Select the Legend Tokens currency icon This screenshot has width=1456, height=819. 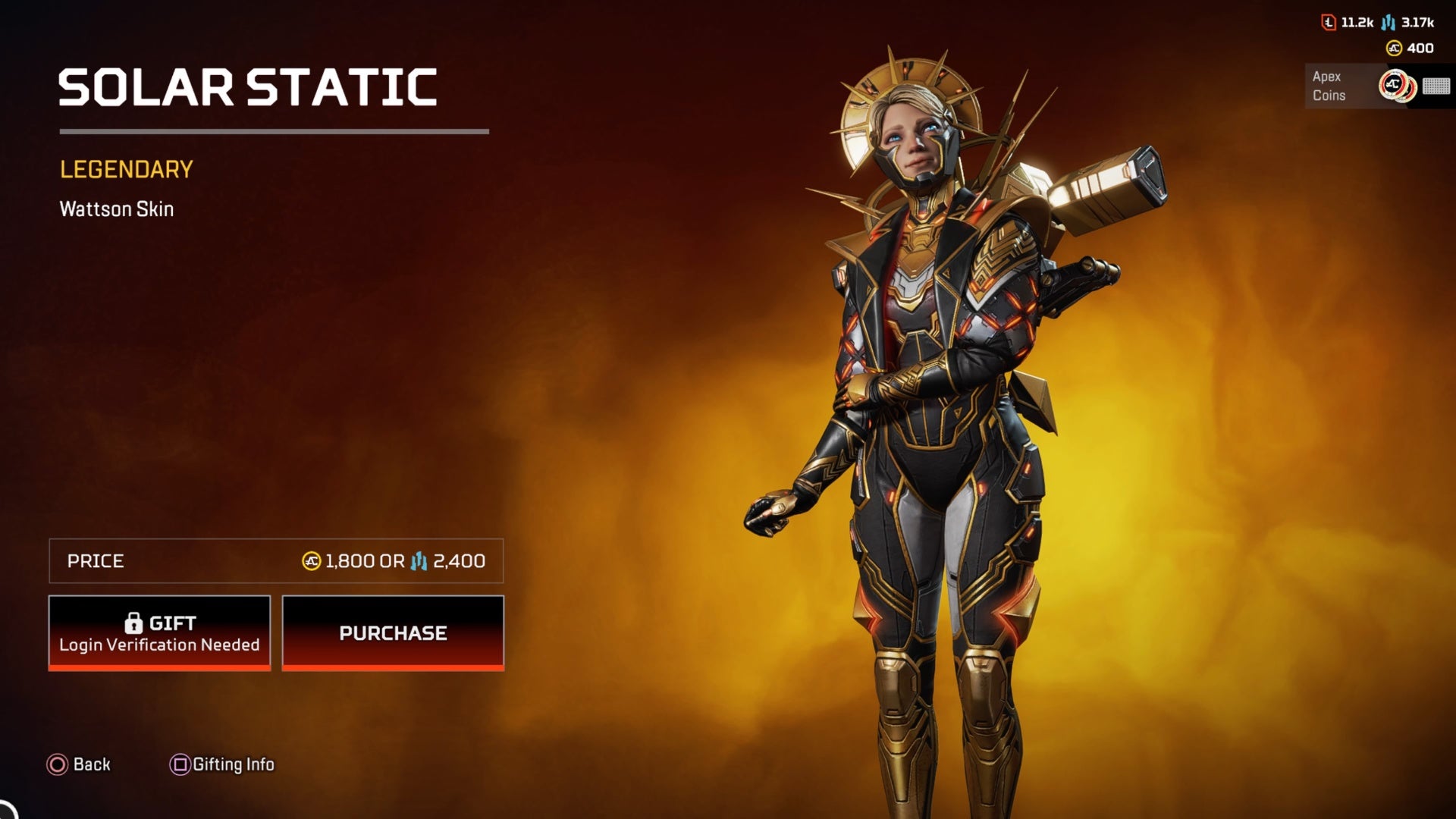(x=1328, y=24)
